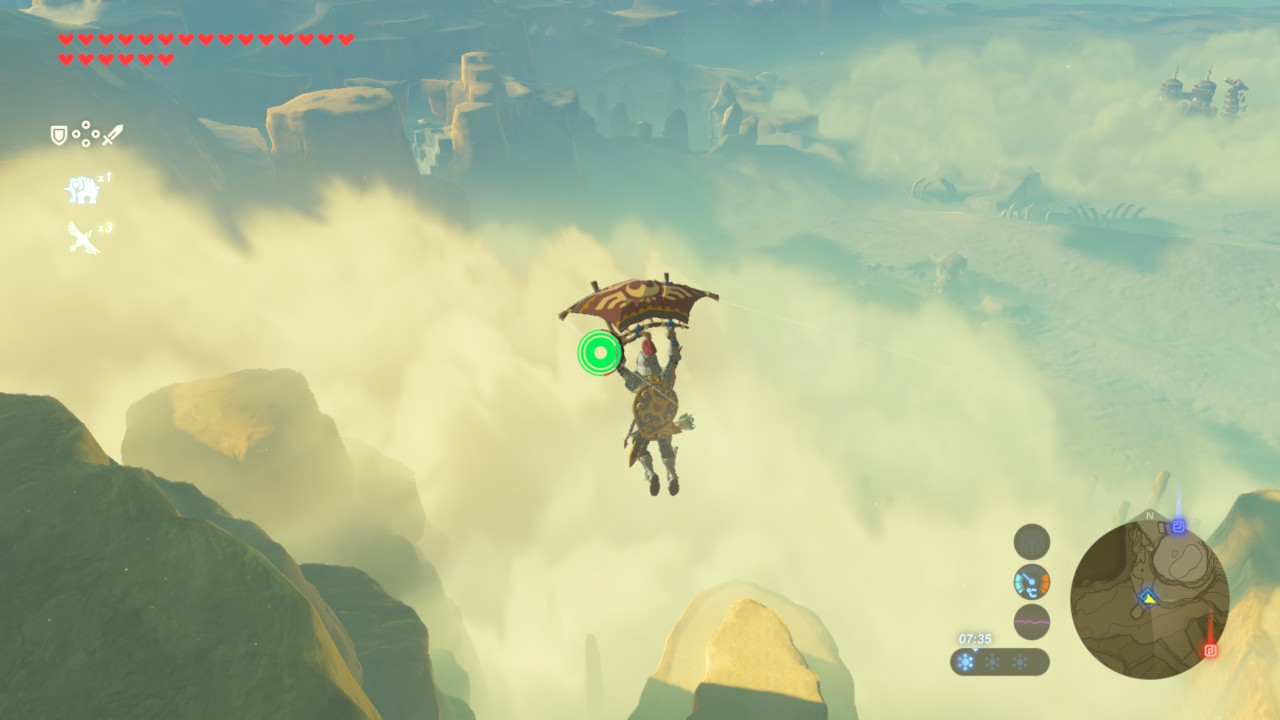Click the blue shrine marker on minimap
1280x720 pixels.
coord(1179,526)
